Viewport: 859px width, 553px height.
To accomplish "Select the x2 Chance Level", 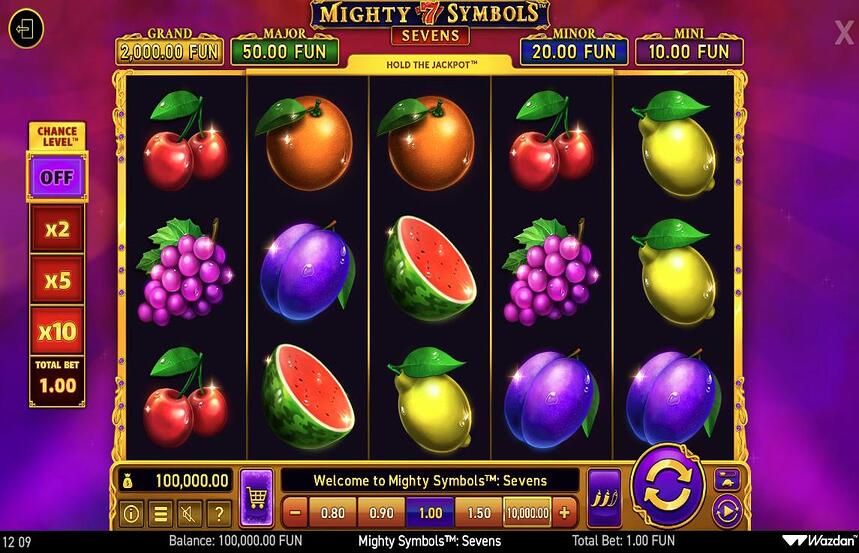I will [57, 229].
